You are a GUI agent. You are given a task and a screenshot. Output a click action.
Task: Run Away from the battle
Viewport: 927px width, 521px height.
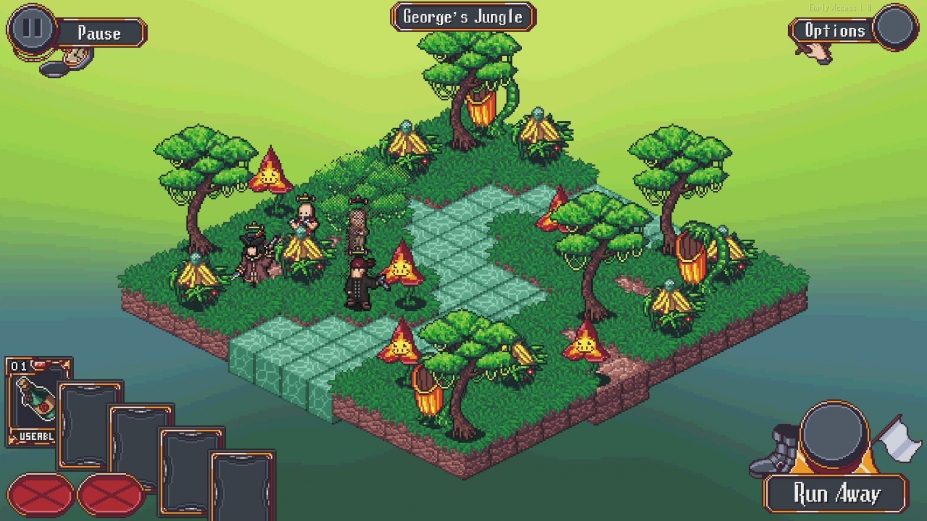836,493
